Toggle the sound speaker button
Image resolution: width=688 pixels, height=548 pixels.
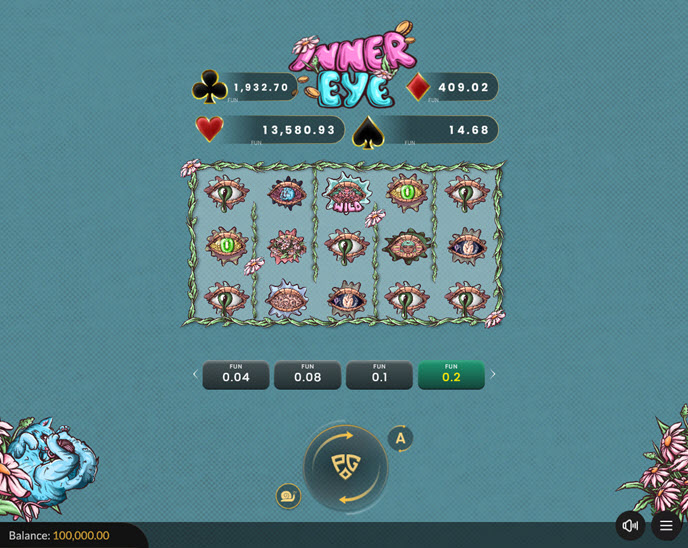click(x=630, y=525)
